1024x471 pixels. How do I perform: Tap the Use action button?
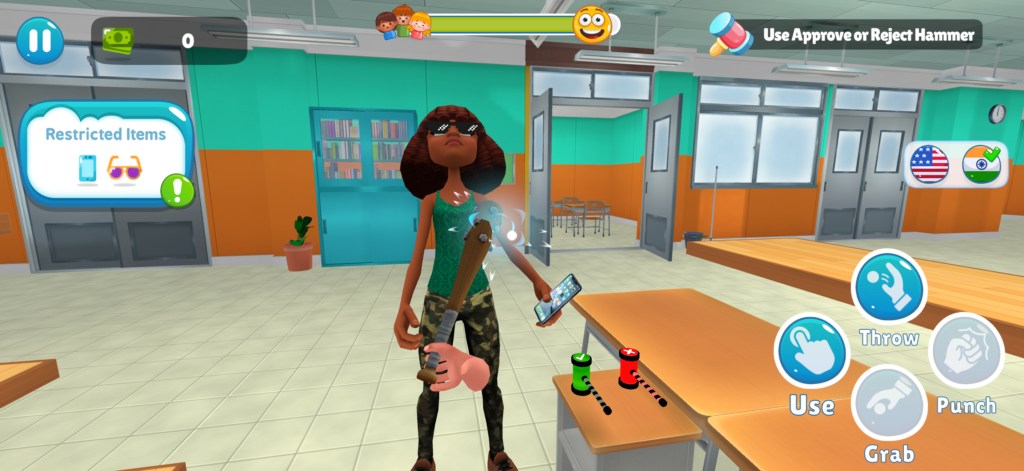click(811, 352)
